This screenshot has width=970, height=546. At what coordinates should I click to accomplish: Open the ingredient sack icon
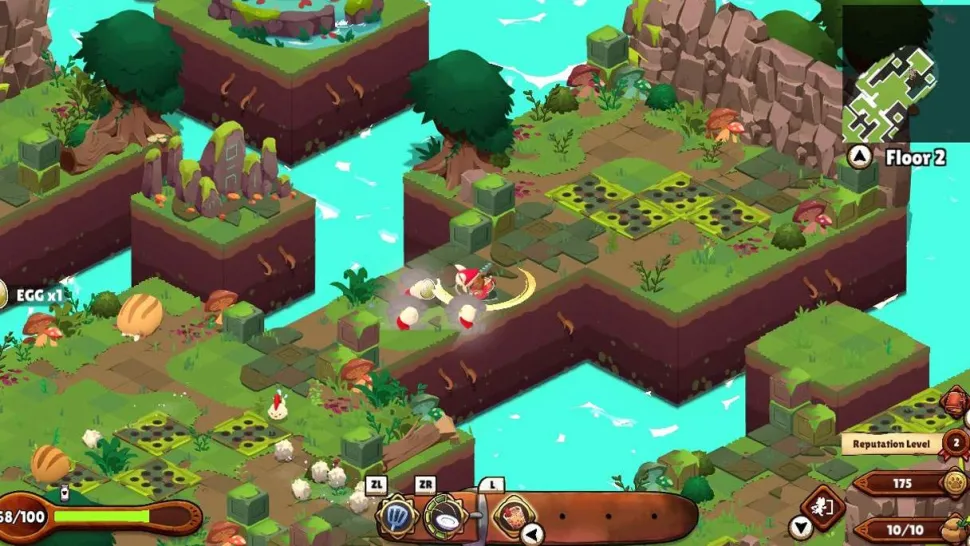pos(955,528)
